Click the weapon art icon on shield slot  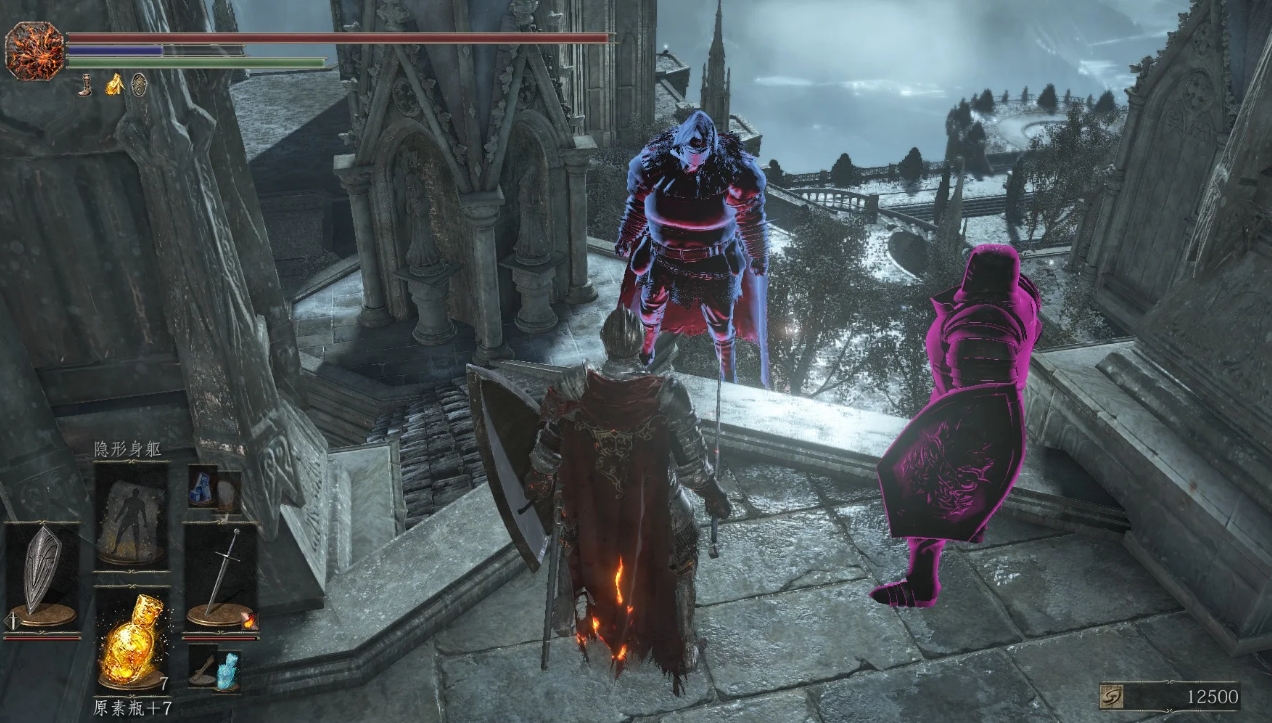click(13, 622)
